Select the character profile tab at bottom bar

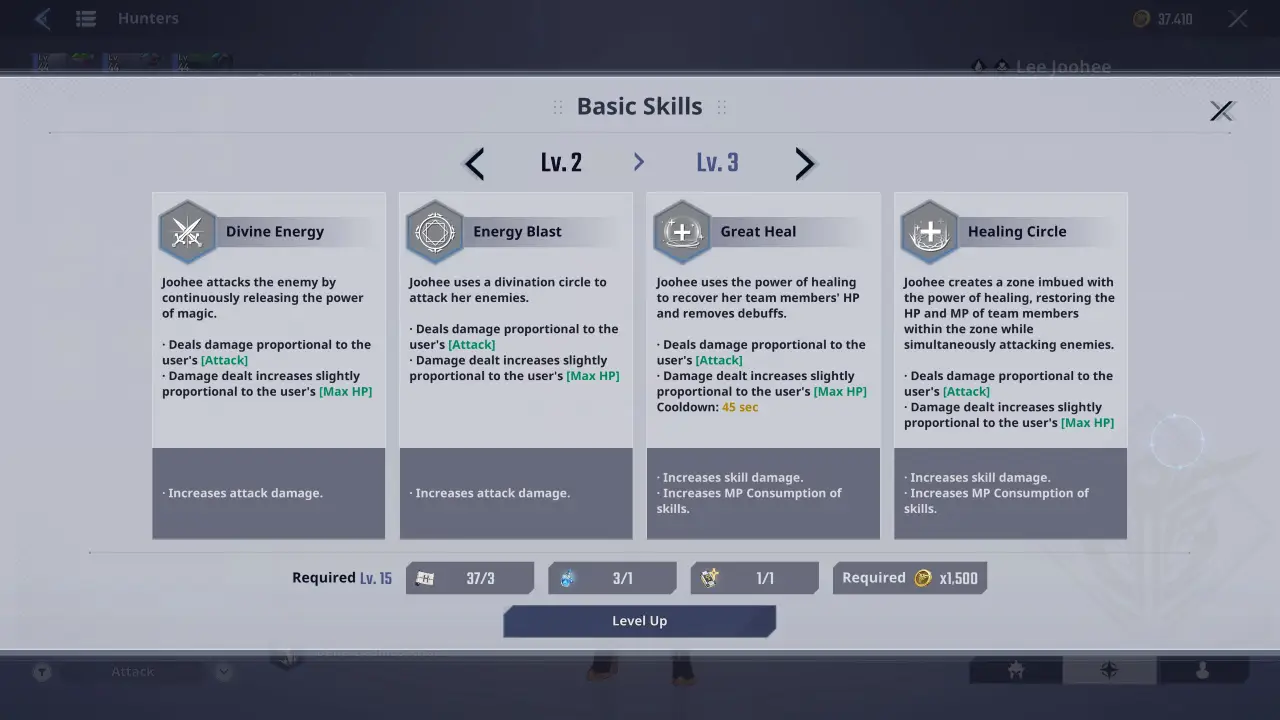point(1204,670)
